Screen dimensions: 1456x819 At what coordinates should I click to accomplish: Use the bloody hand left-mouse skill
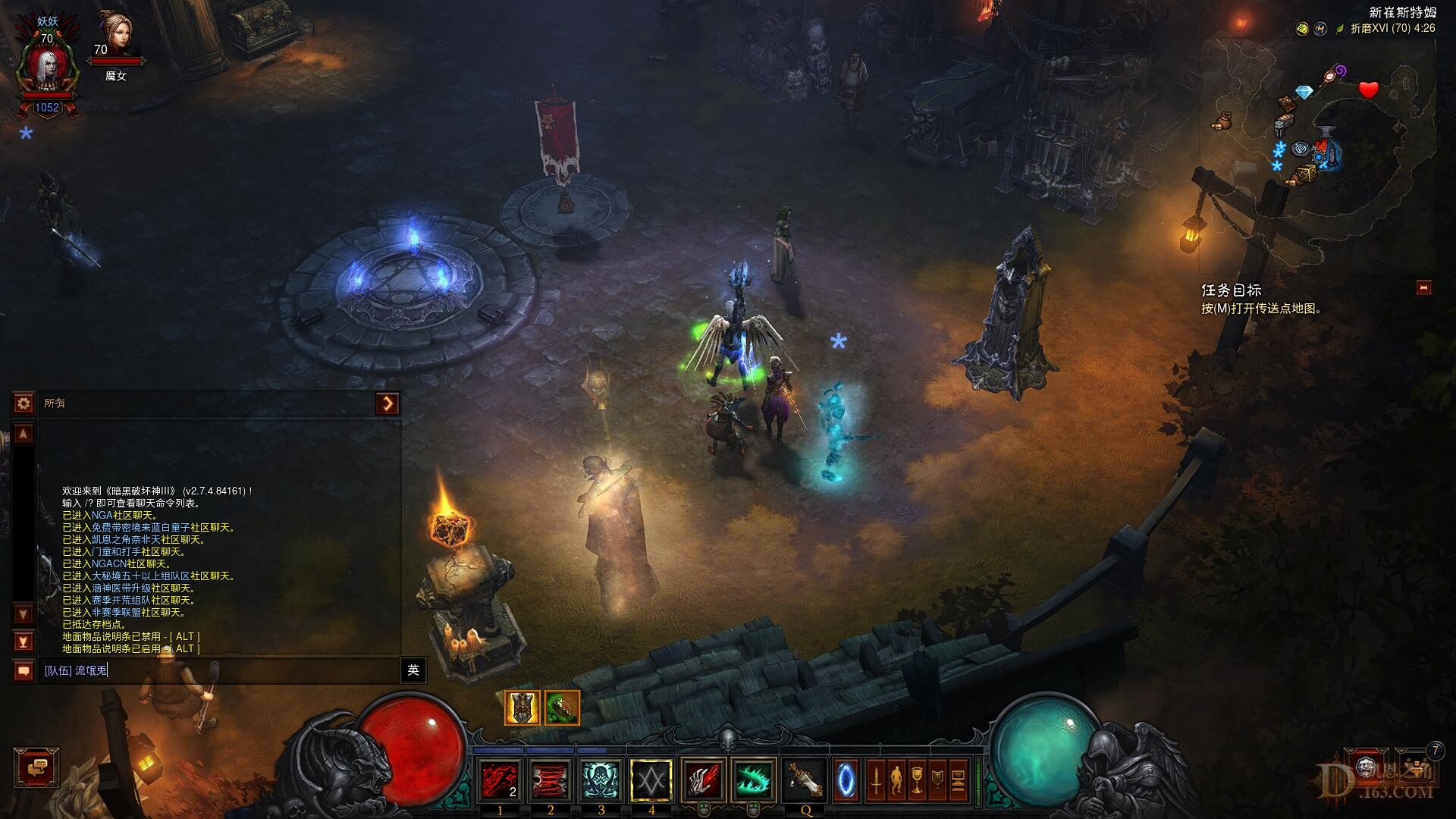click(x=704, y=780)
